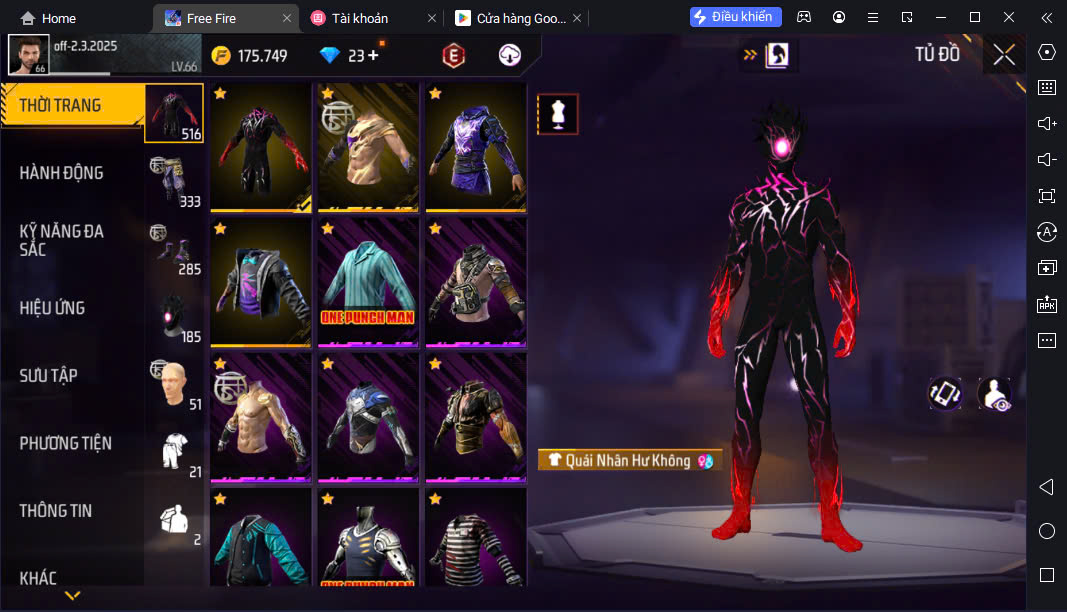Screen dimensions: 1067x612
Task: Select the purple armored vest top
Action: [475, 147]
